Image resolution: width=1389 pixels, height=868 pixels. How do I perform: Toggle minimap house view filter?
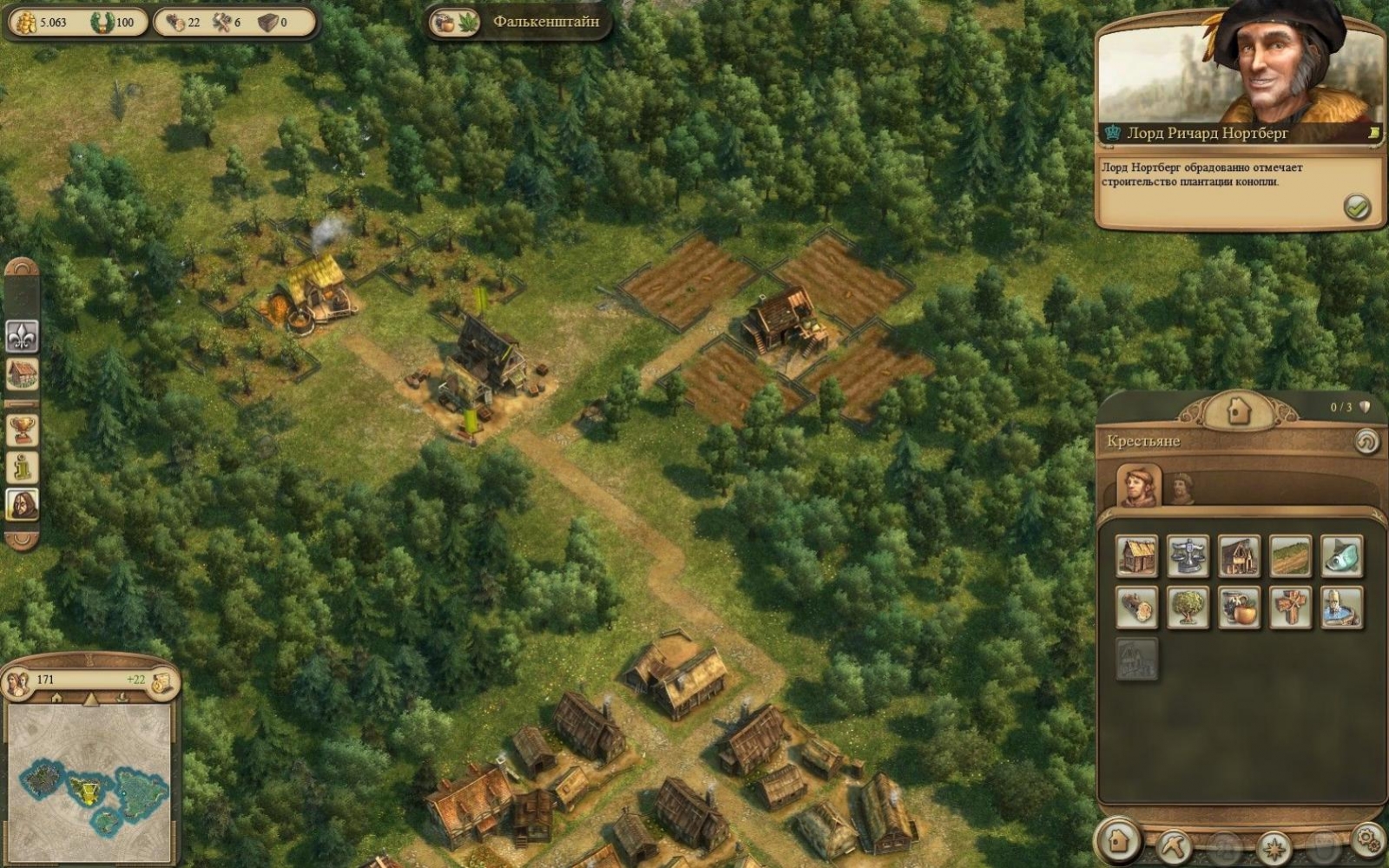pos(56,696)
